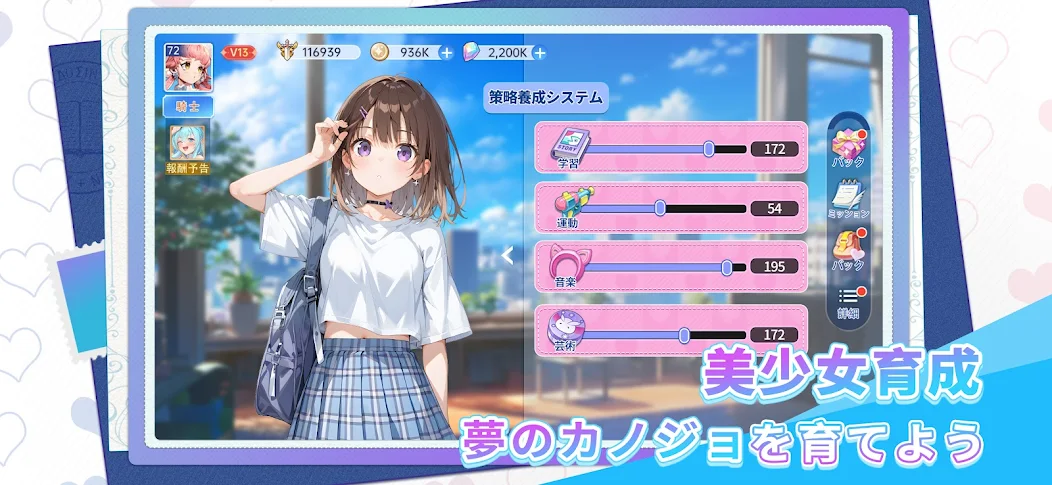Show the 詳細 details list

pyautogui.click(x=849, y=301)
